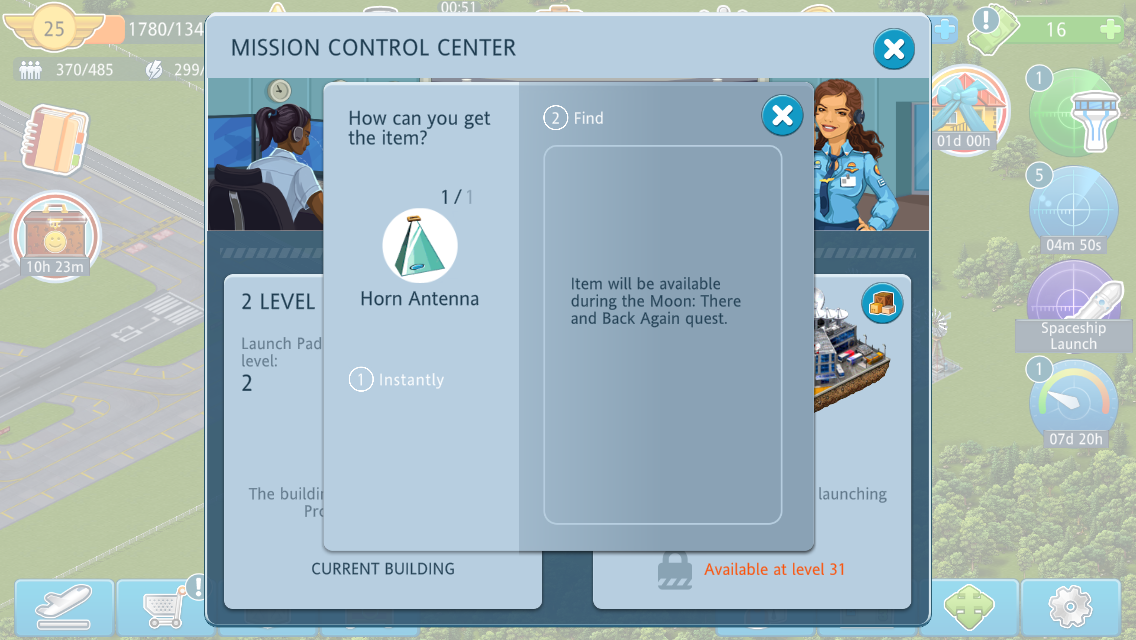Viewport: 1136px width, 640px height.
Task: Switch to the Find option
Action: [x=575, y=118]
